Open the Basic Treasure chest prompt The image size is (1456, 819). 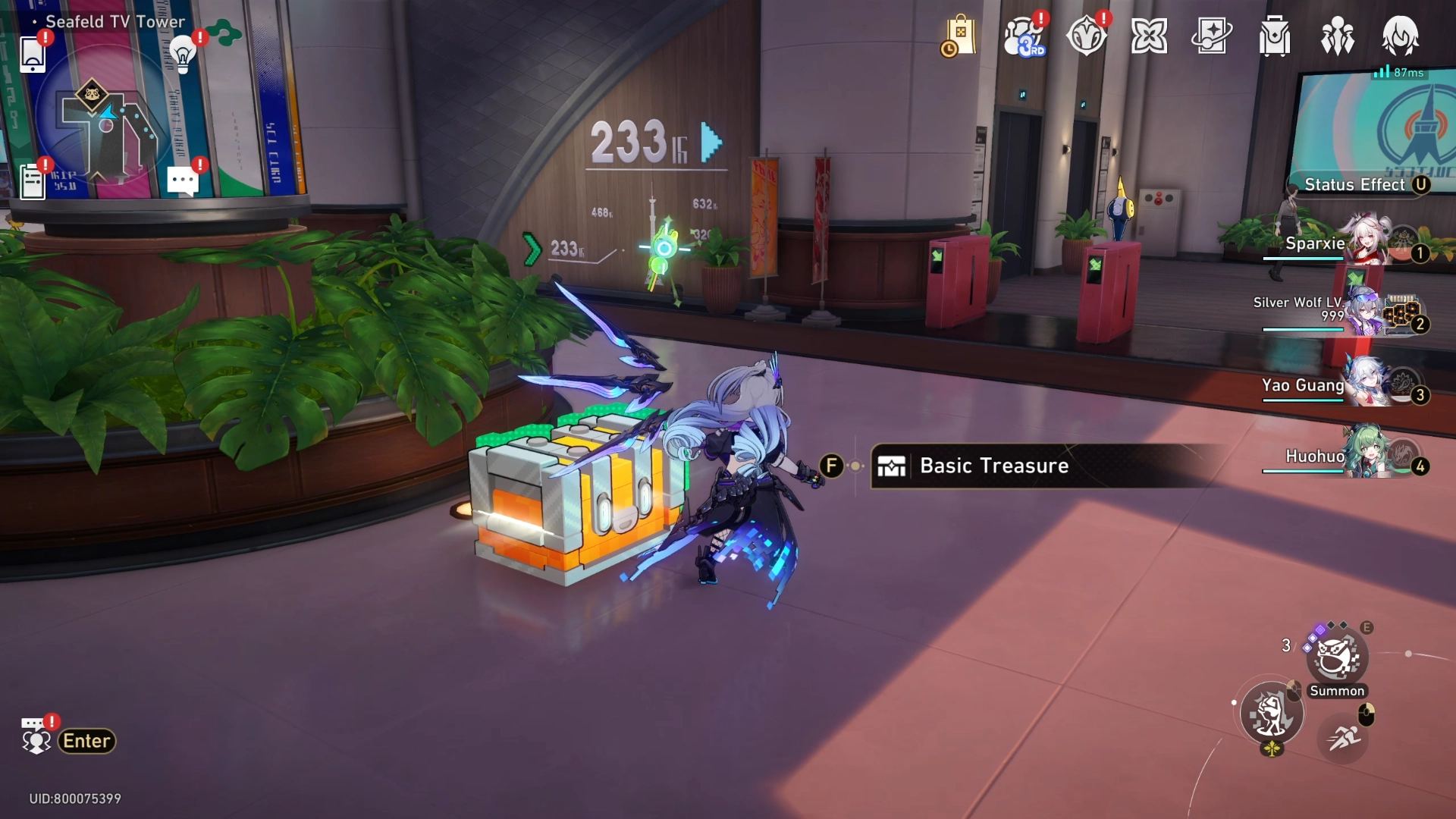click(x=993, y=466)
